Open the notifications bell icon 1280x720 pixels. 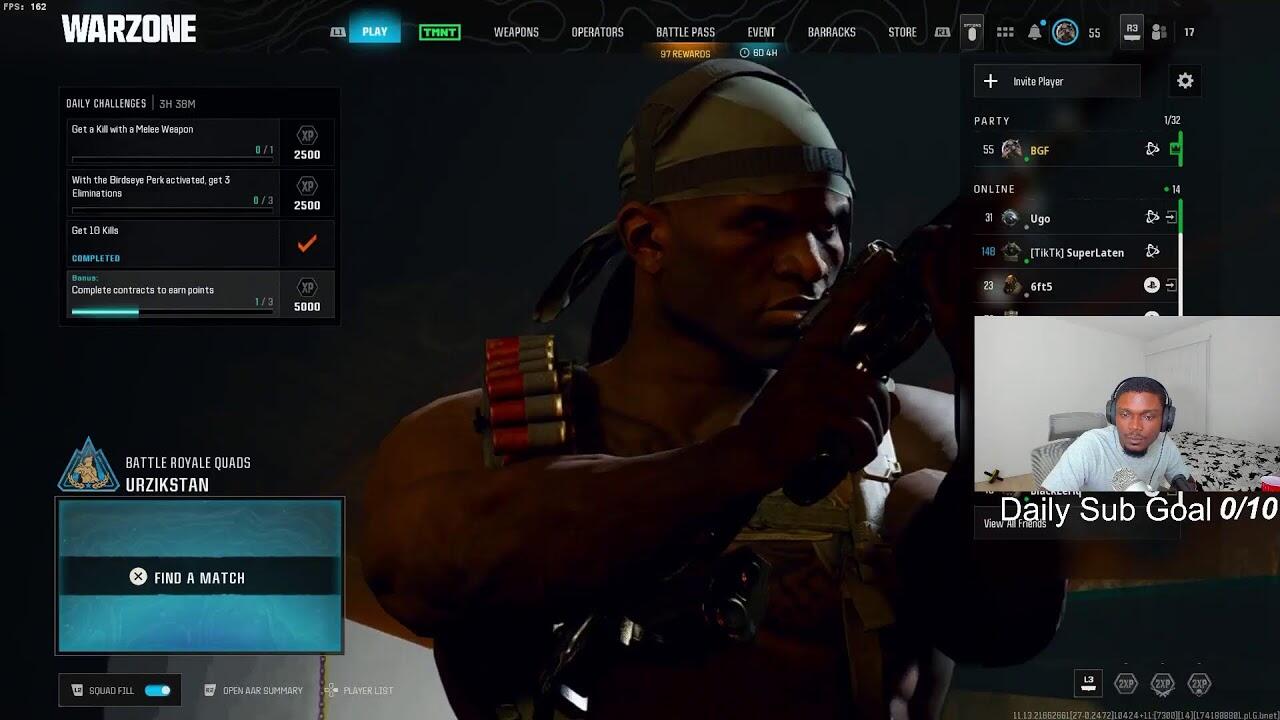[1035, 32]
